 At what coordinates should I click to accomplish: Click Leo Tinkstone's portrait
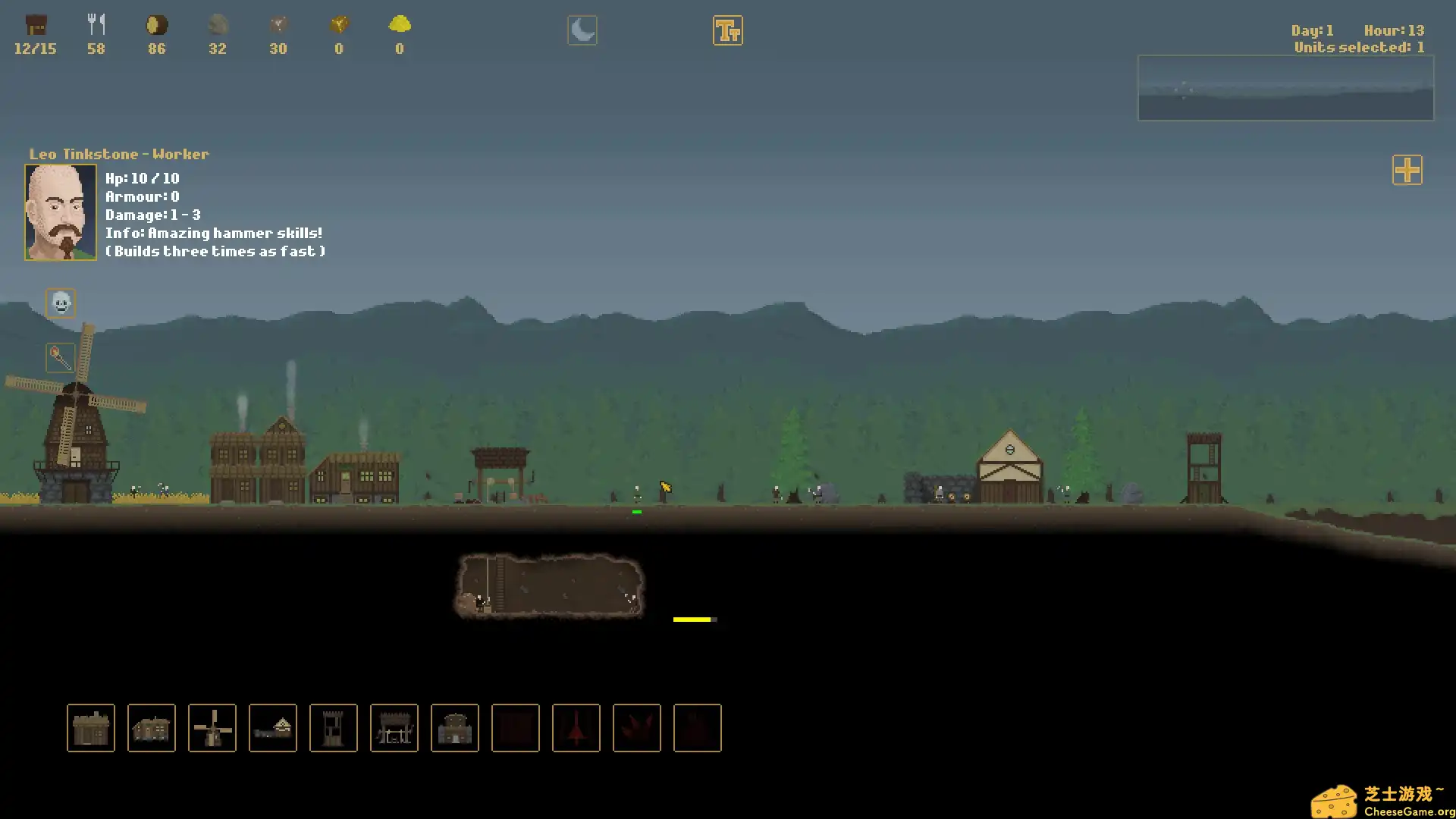tap(60, 212)
